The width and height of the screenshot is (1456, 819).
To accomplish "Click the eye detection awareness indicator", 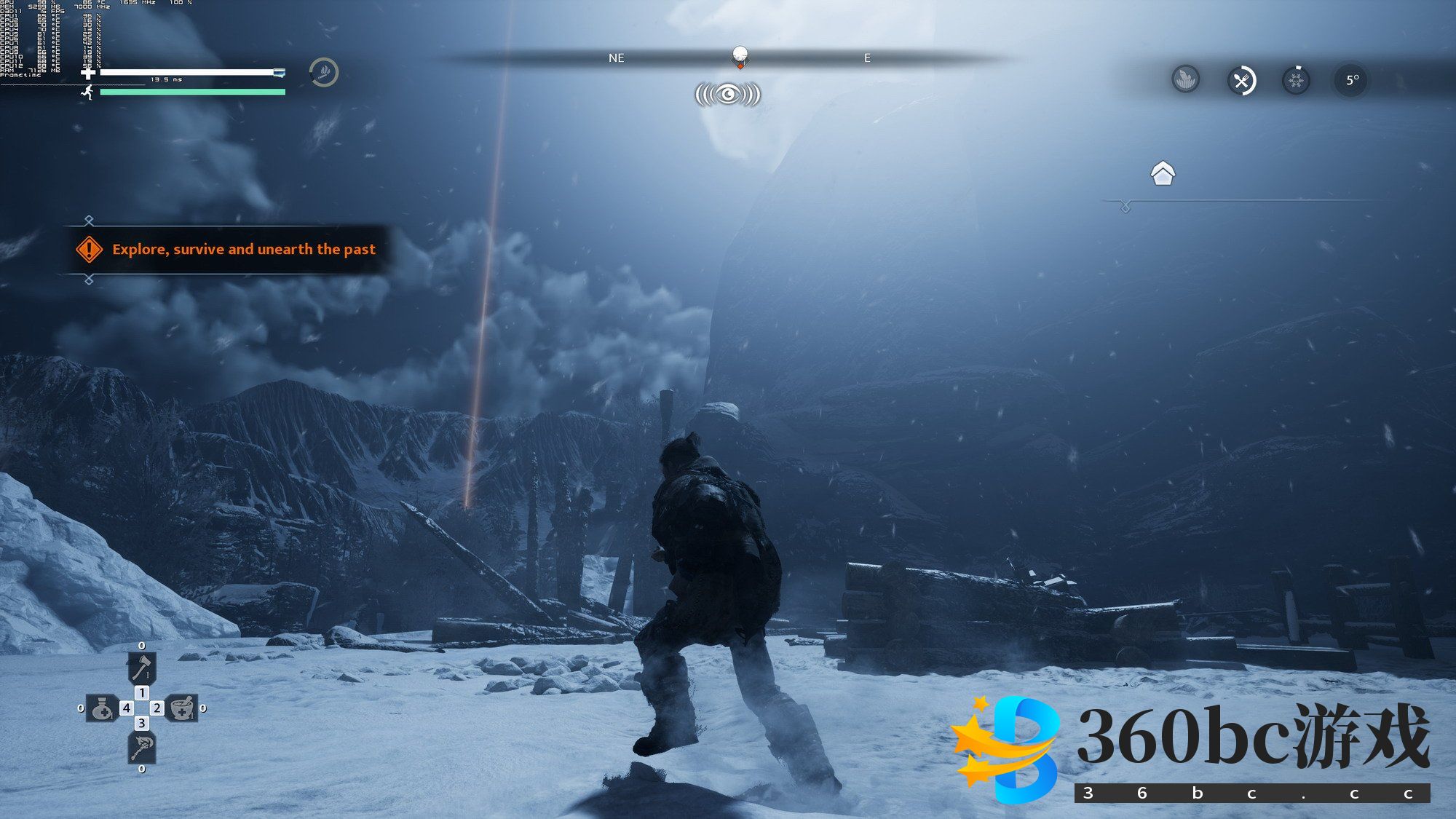I will click(728, 95).
